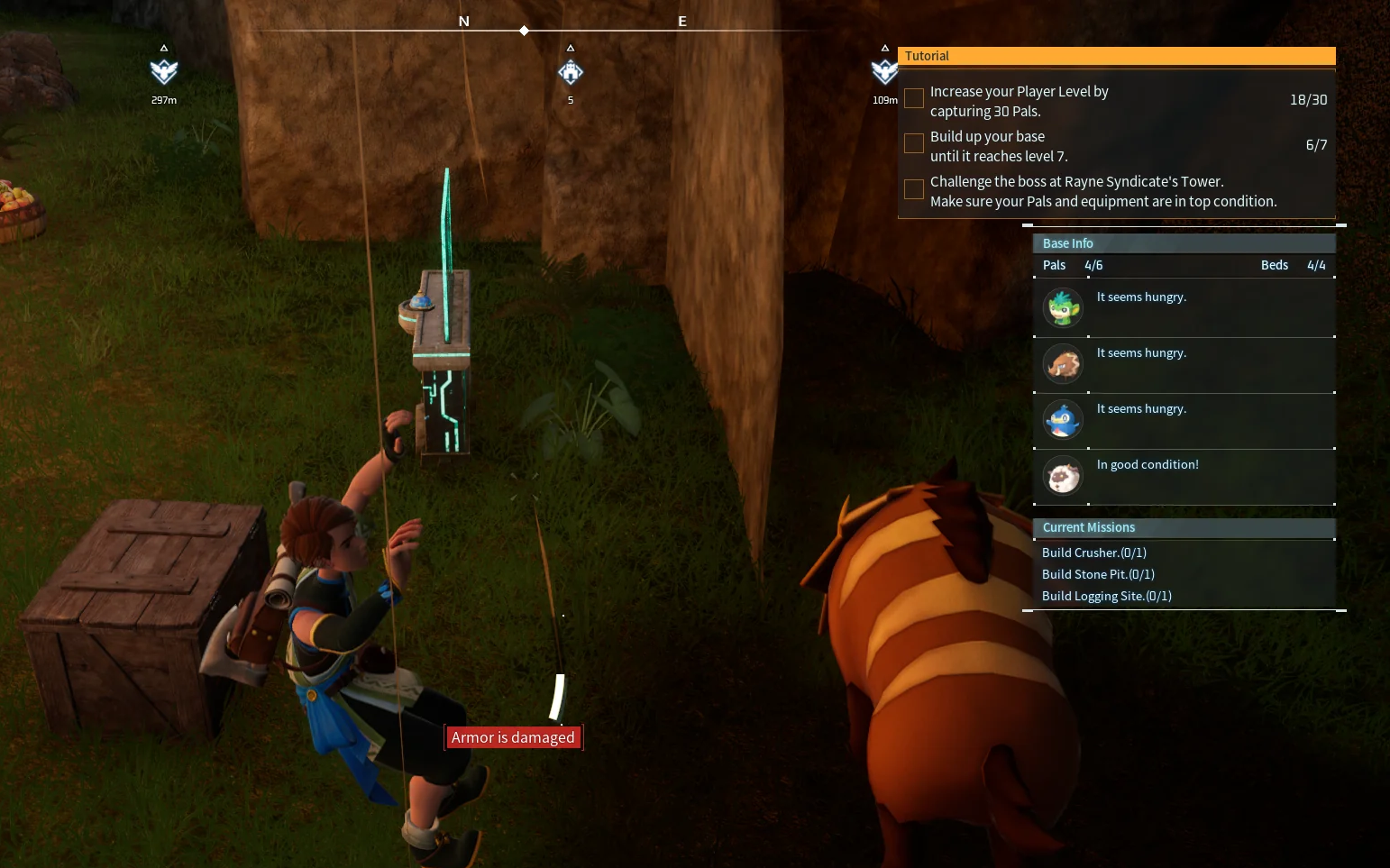Open the Tutorial panel header
This screenshot has height=868, width=1390.
[1116, 56]
